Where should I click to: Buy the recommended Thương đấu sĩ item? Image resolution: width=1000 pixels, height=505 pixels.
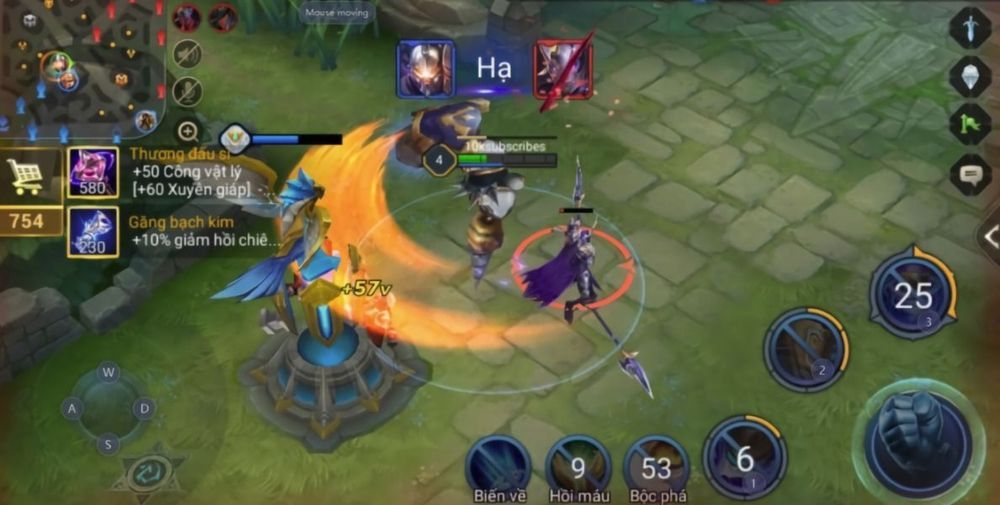pyautogui.click(x=93, y=171)
